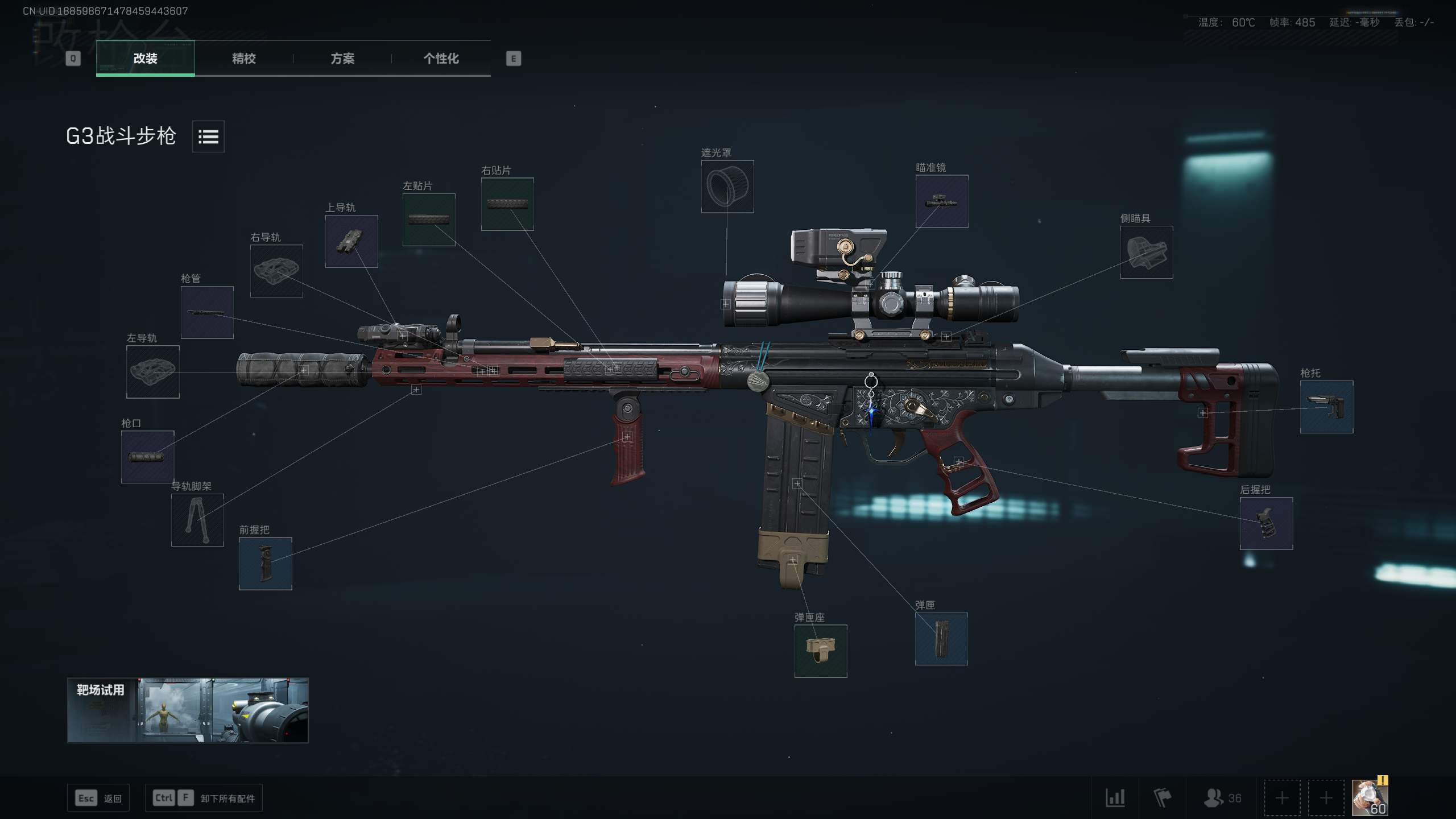The width and height of the screenshot is (1456, 819).
Task: Select the 枪管 barrel slot
Action: [207, 312]
